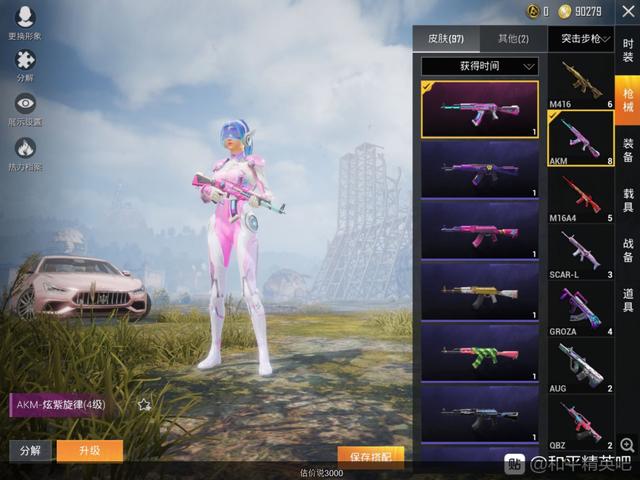Select the 分解 puzzle piece icon
Viewport: 640px width, 480px height.
[x=25, y=64]
